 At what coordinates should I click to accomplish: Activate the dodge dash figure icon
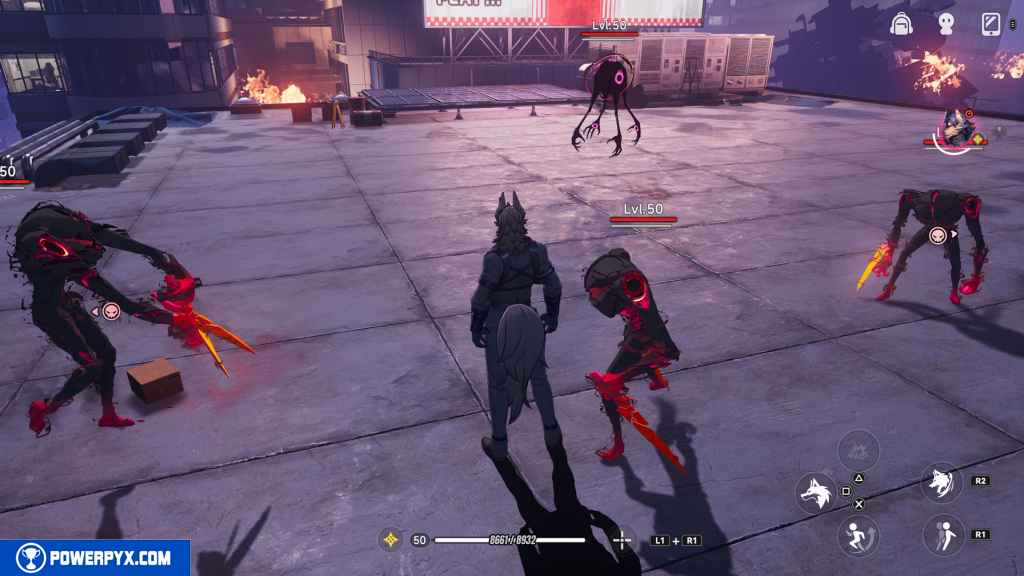point(942,535)
